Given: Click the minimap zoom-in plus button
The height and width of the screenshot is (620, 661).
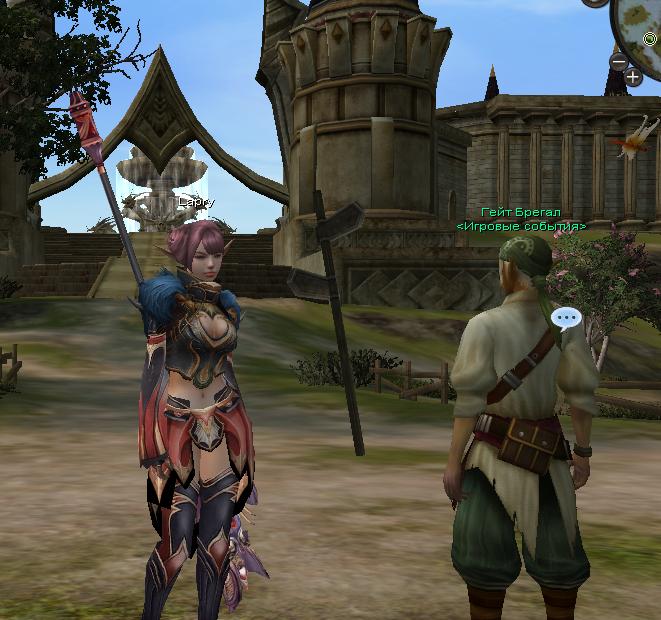Looking at the screenshot, I should coord(633,76).
